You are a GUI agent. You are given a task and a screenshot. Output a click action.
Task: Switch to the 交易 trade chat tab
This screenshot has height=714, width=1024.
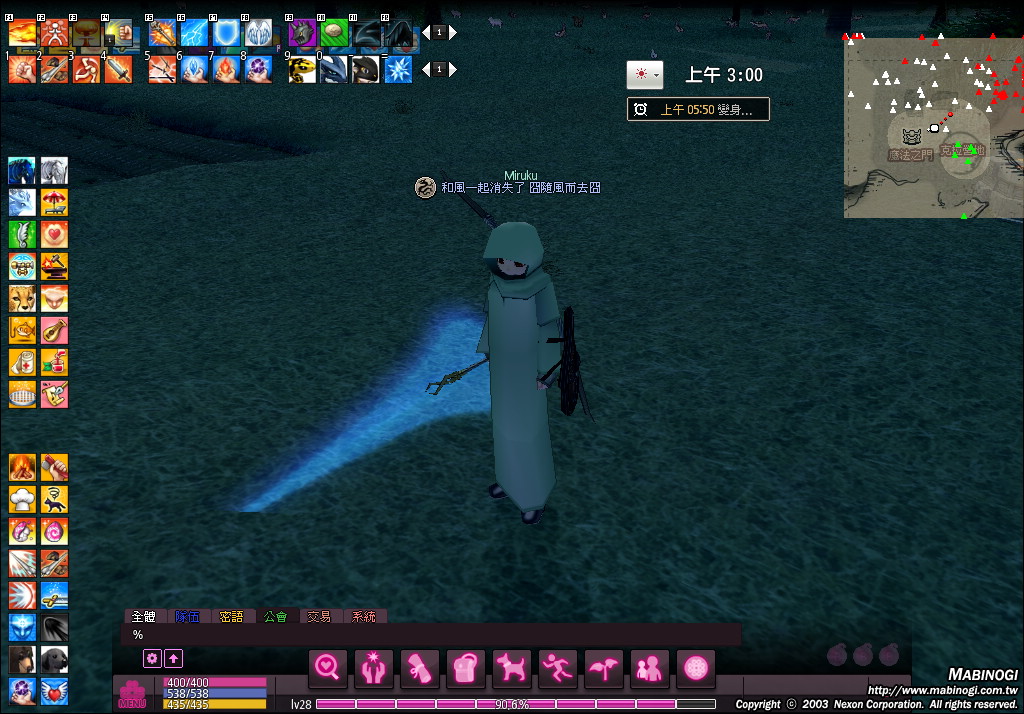[x=319, y=616]
